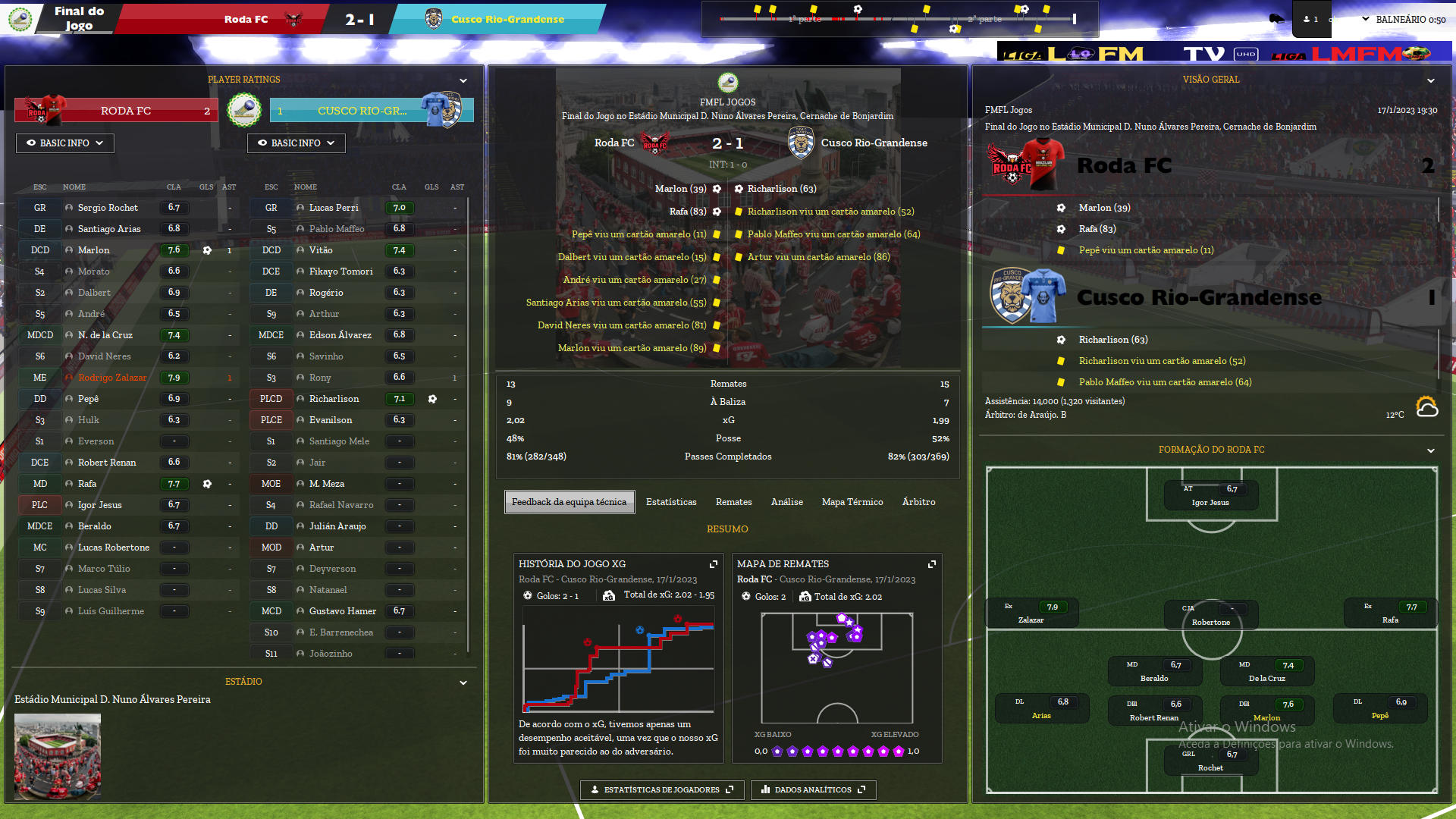Open the Estatísticas tab
This screenshot has width=1456, height=819.
tap(671, 502)
